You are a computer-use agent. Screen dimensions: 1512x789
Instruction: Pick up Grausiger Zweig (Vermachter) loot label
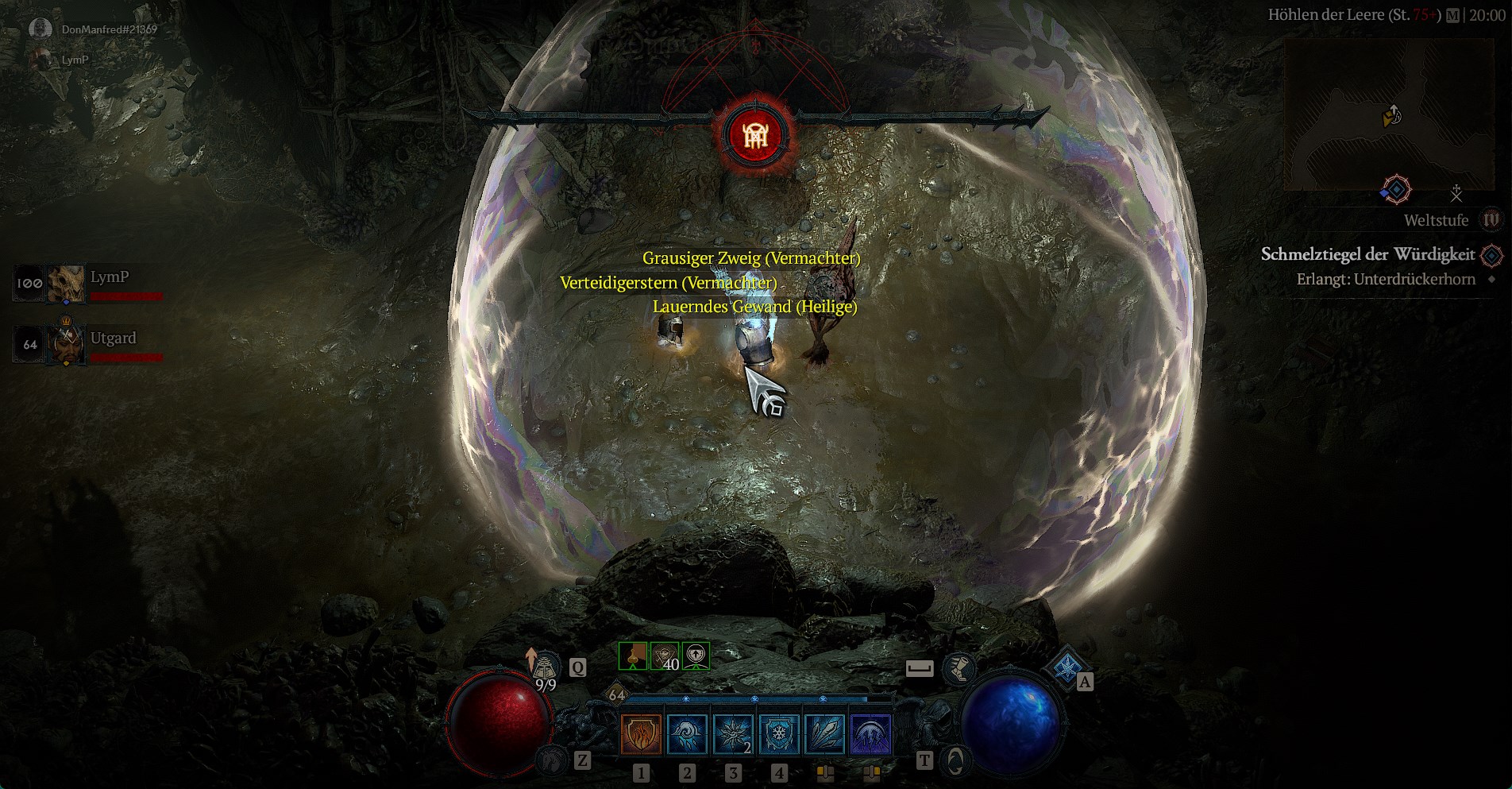coord(750,258)
